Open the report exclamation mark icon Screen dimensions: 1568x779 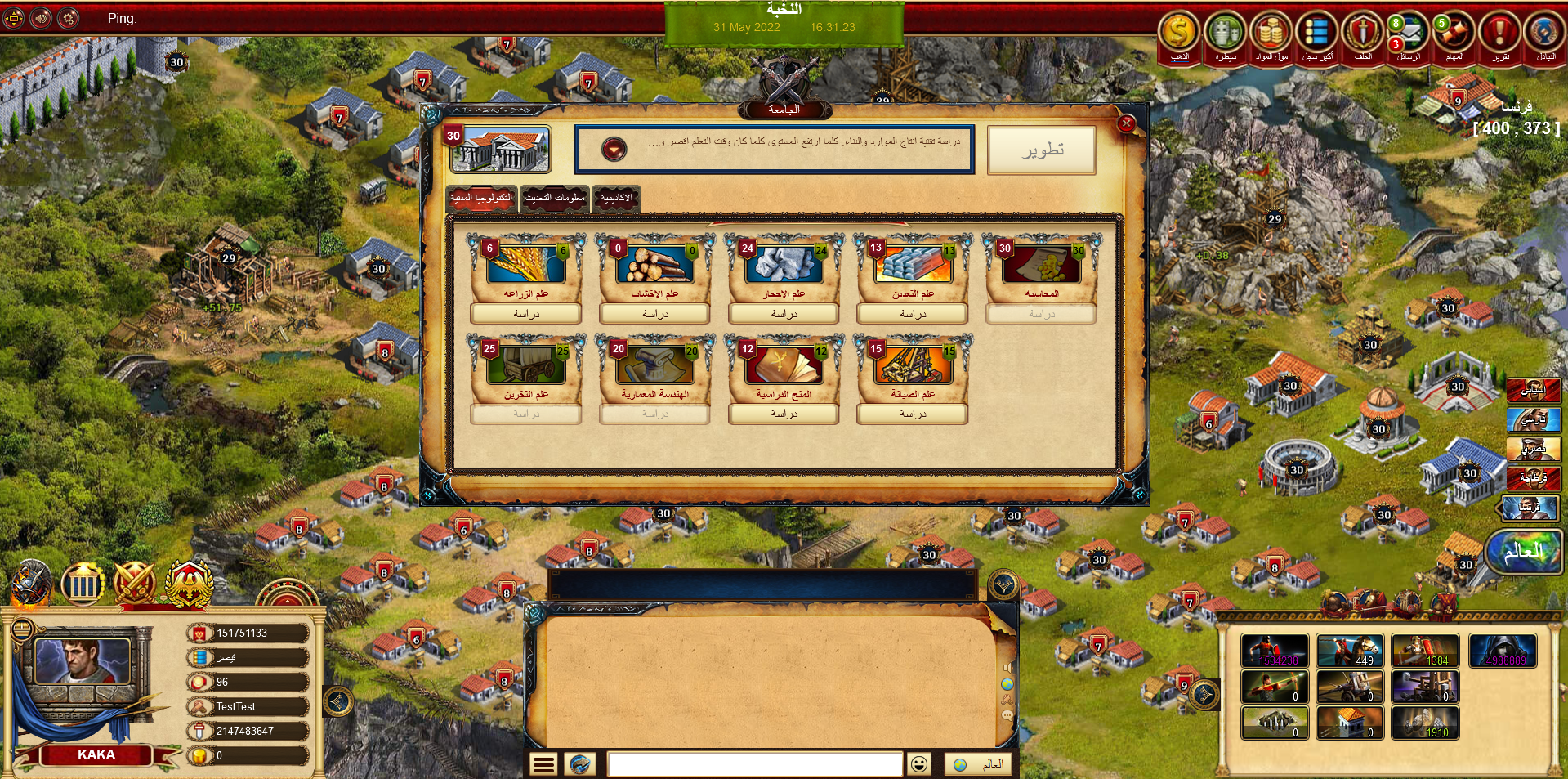[1500, 34]
